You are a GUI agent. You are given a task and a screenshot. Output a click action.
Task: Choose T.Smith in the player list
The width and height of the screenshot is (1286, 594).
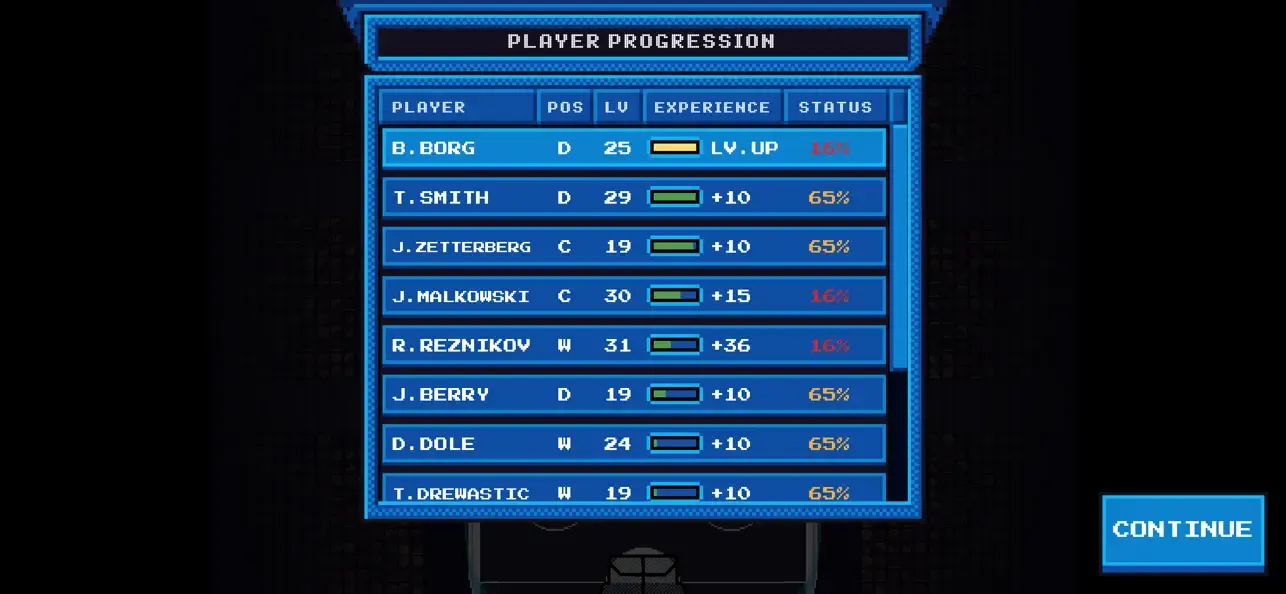(x=634, y=197)
